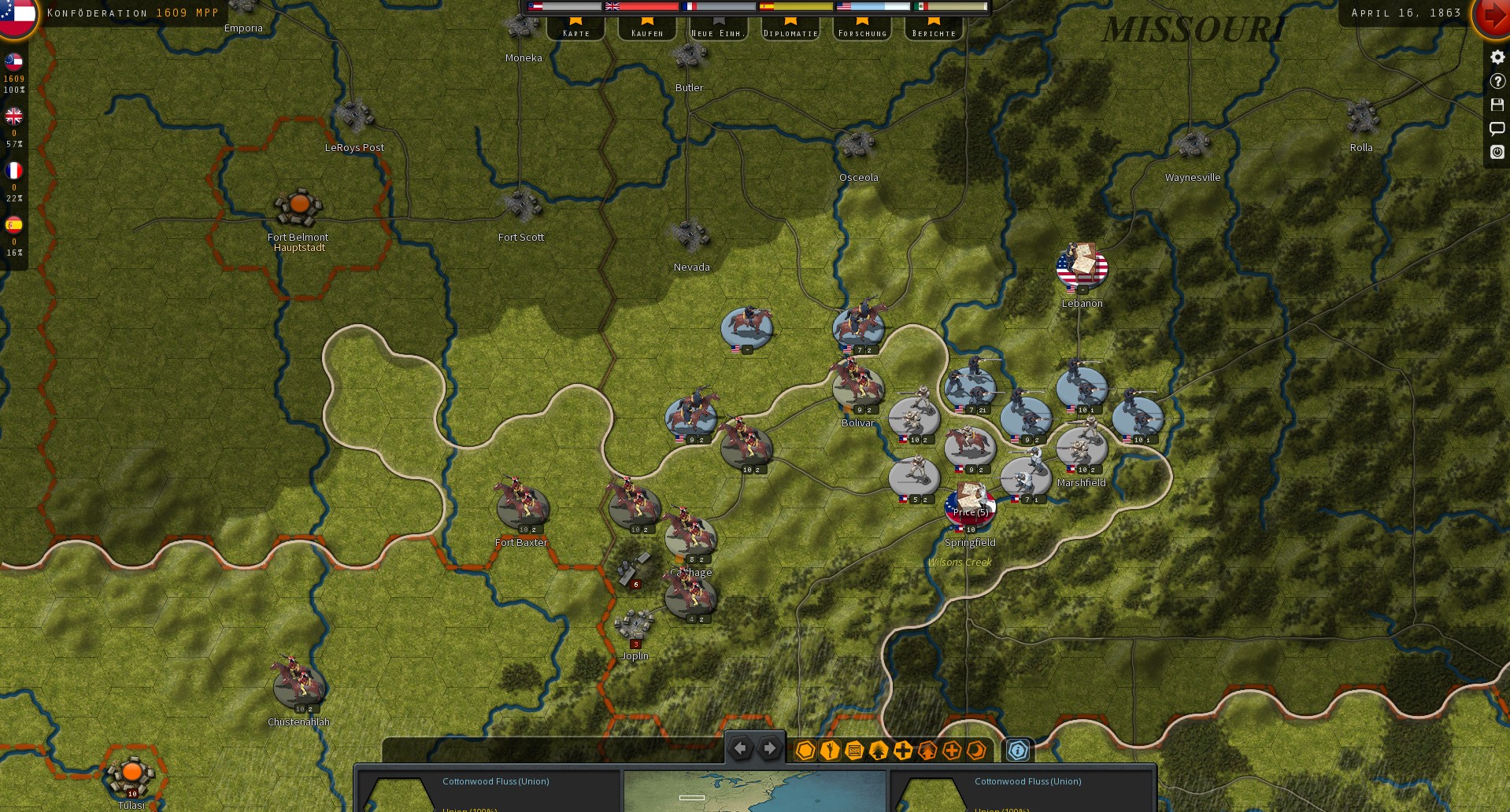1510x812 pixels.
Task: Open the help question mark icon
Action: tap(1497, 81)
